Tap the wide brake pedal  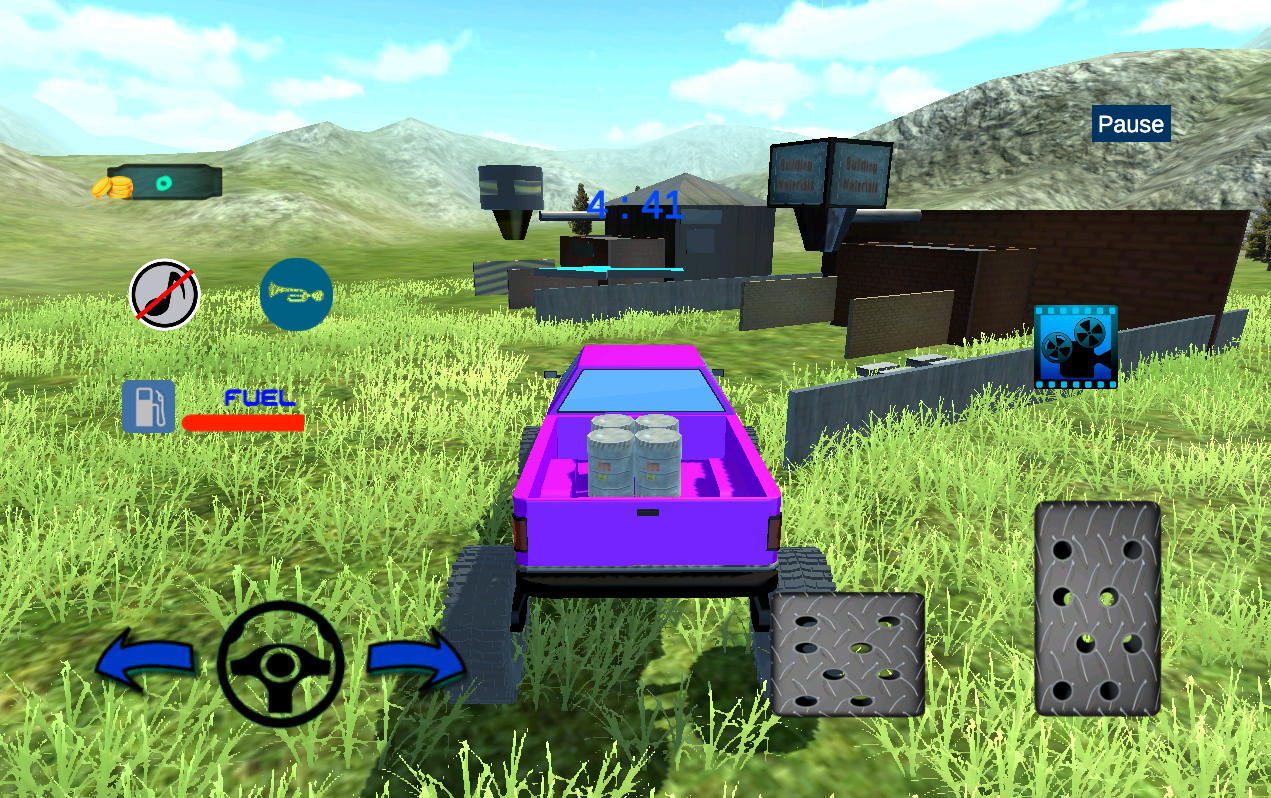click(x=847, y=654)
